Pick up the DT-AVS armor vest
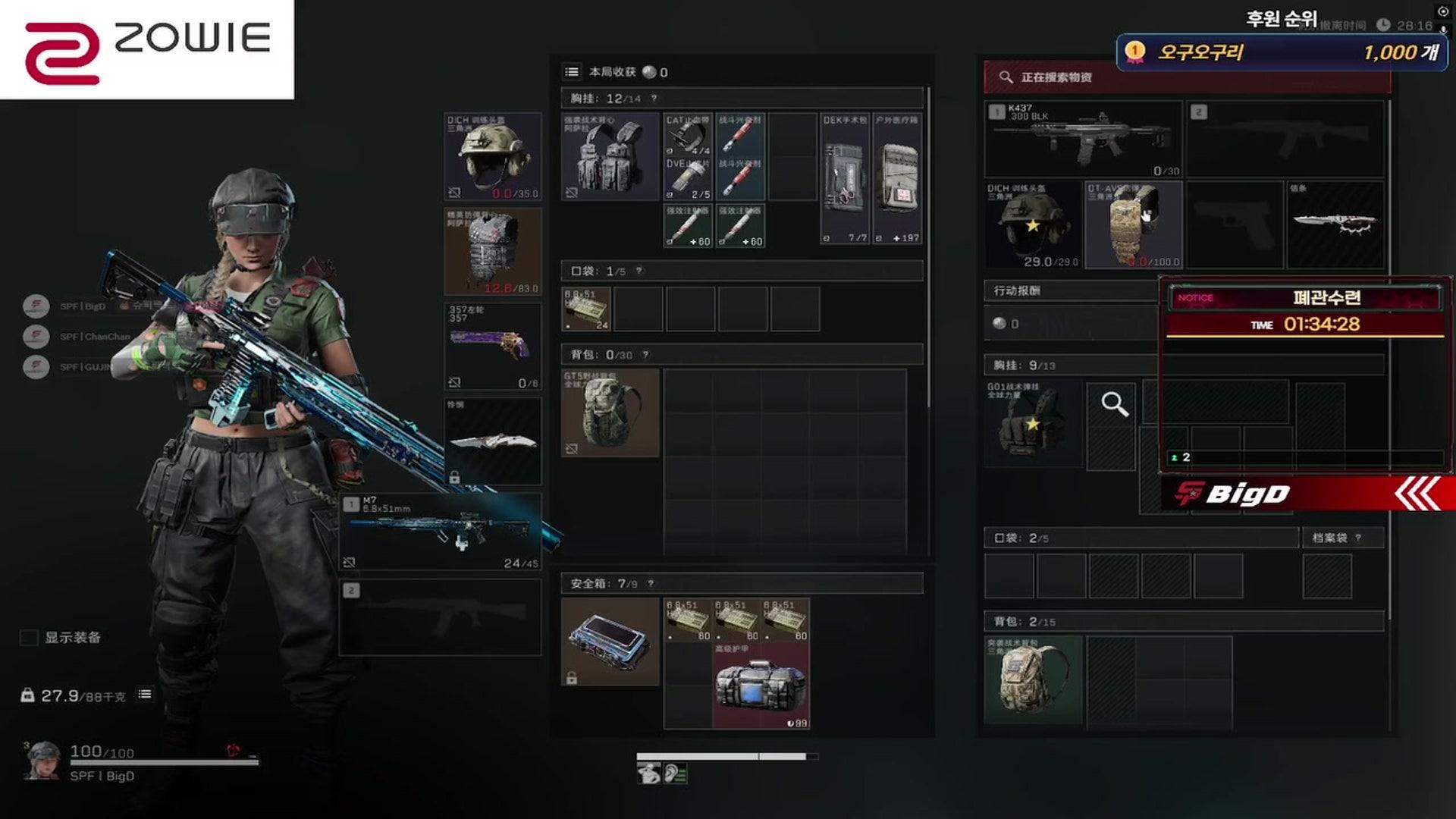This screenshot has height=819, width=1456. click(x=1133, y=224)
